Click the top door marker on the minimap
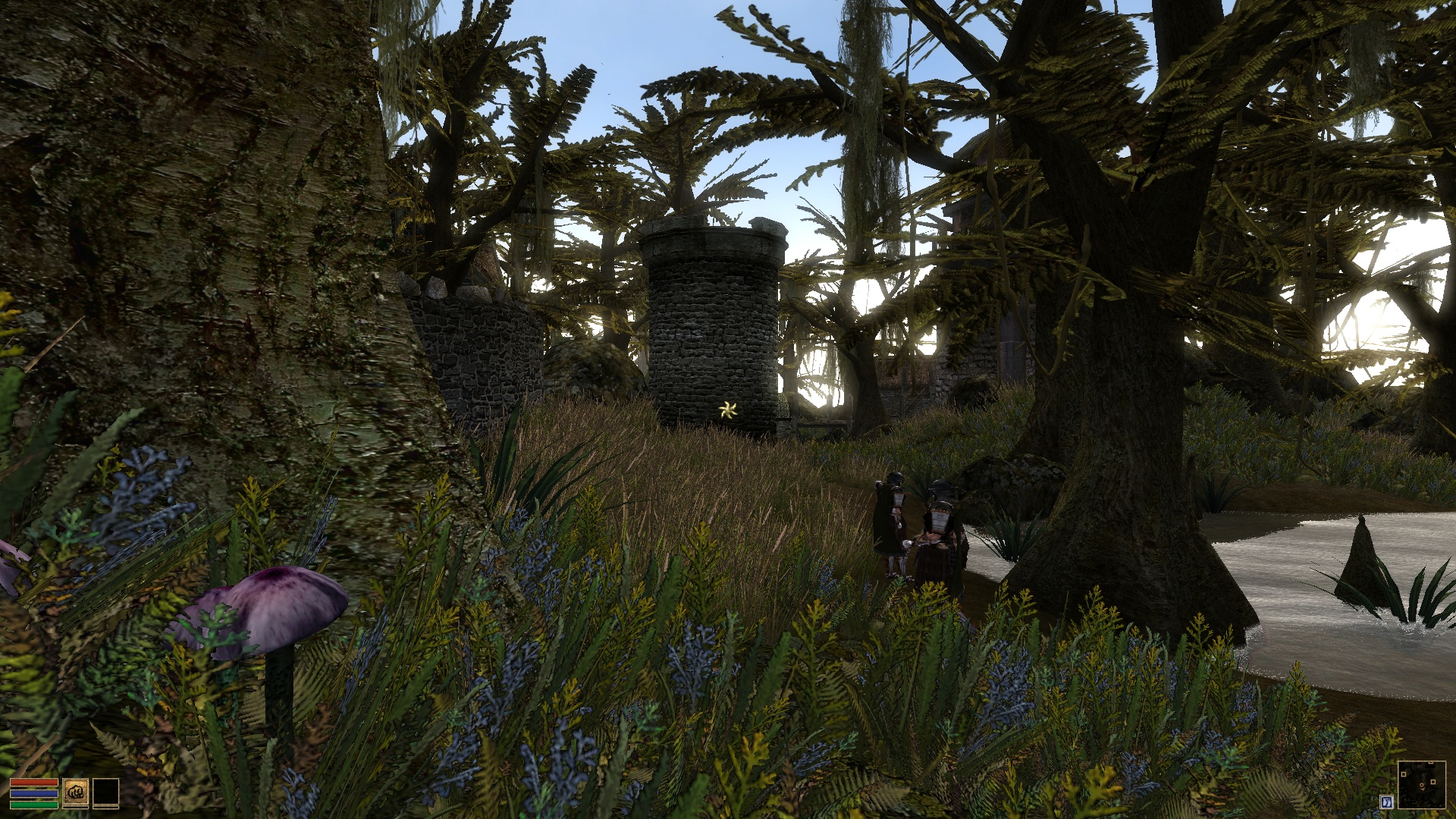The height and width of the screenshot is (819, 1456). [x=1430, y=763]
